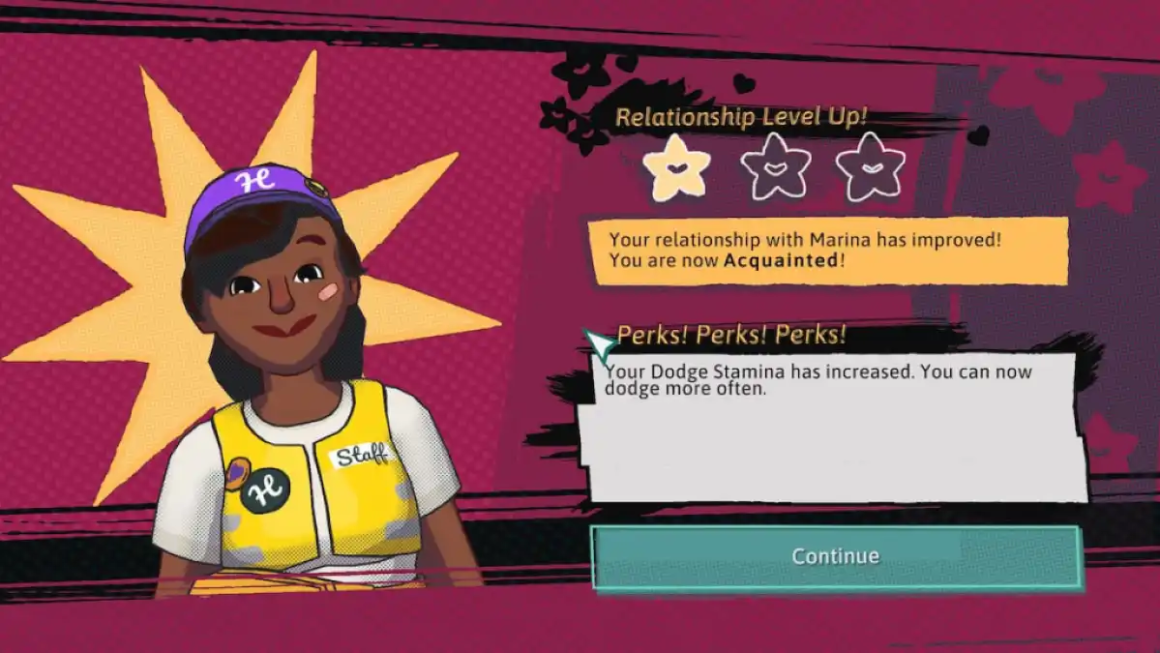The width and height of the screenshot is (1160, 653).
Task: Click the Continue button
Action: pyautogui.click(x=836, y=556)
